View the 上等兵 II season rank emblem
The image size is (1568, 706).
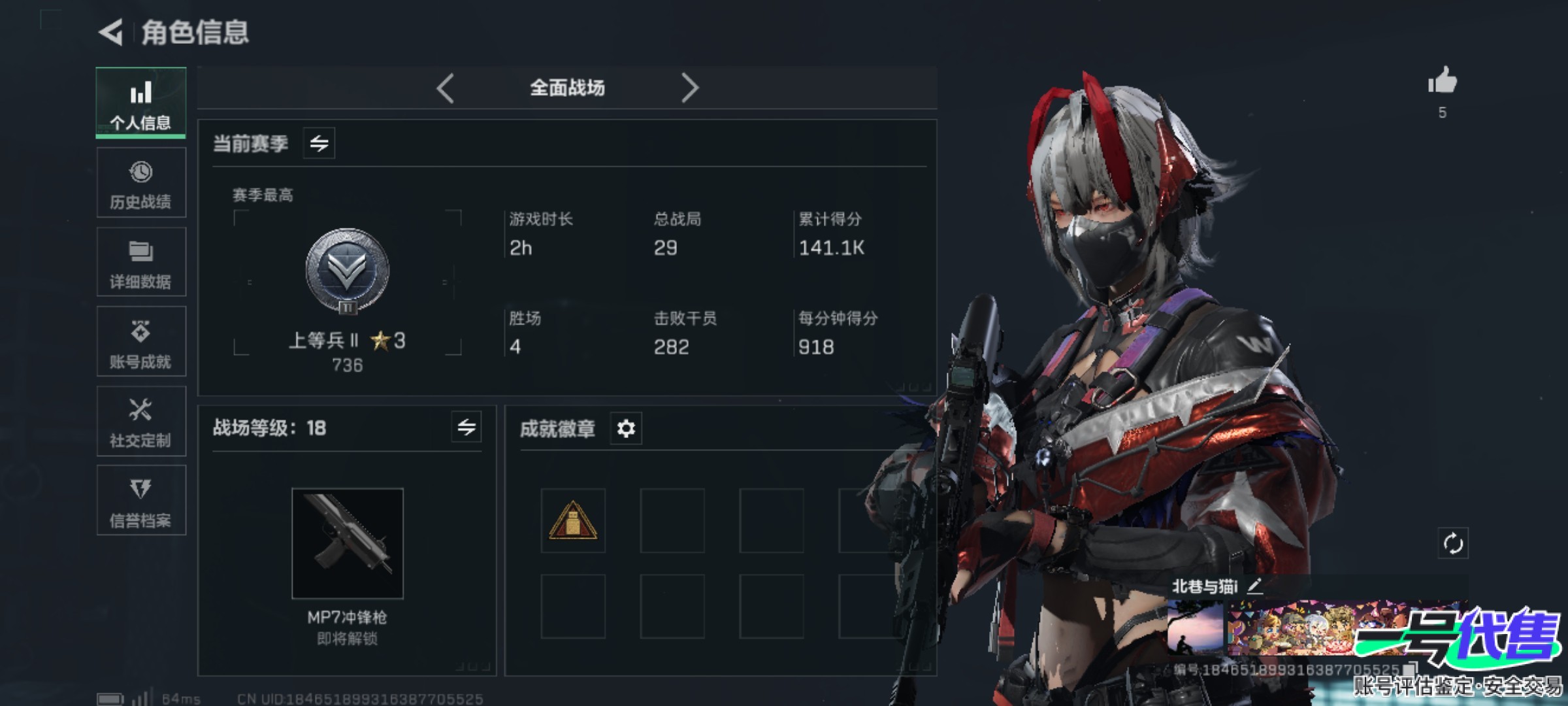pos(348,271)
